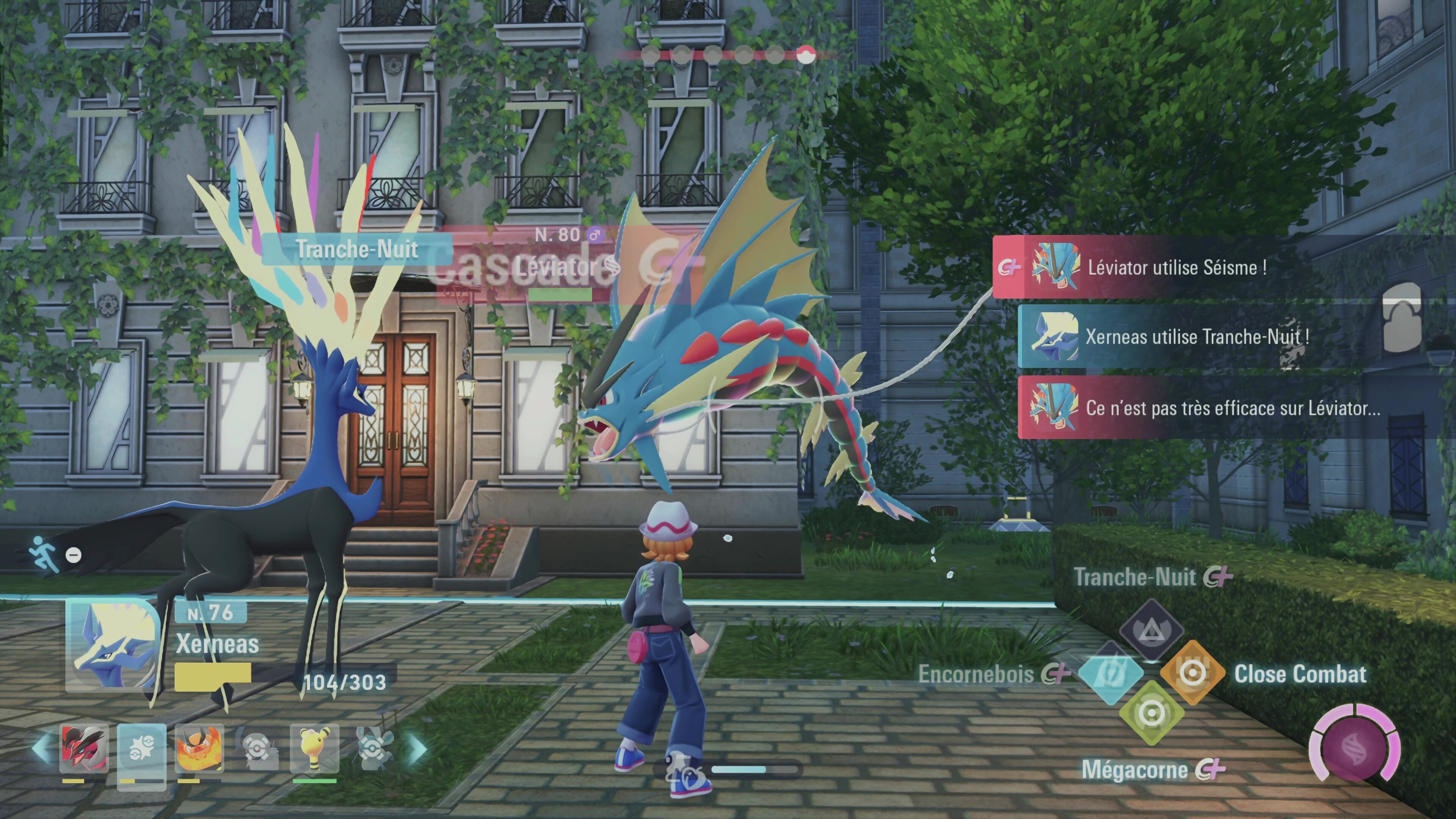Select the Xerneas utilise Tranche-Nuit log entry

[x=1192, y=337]
